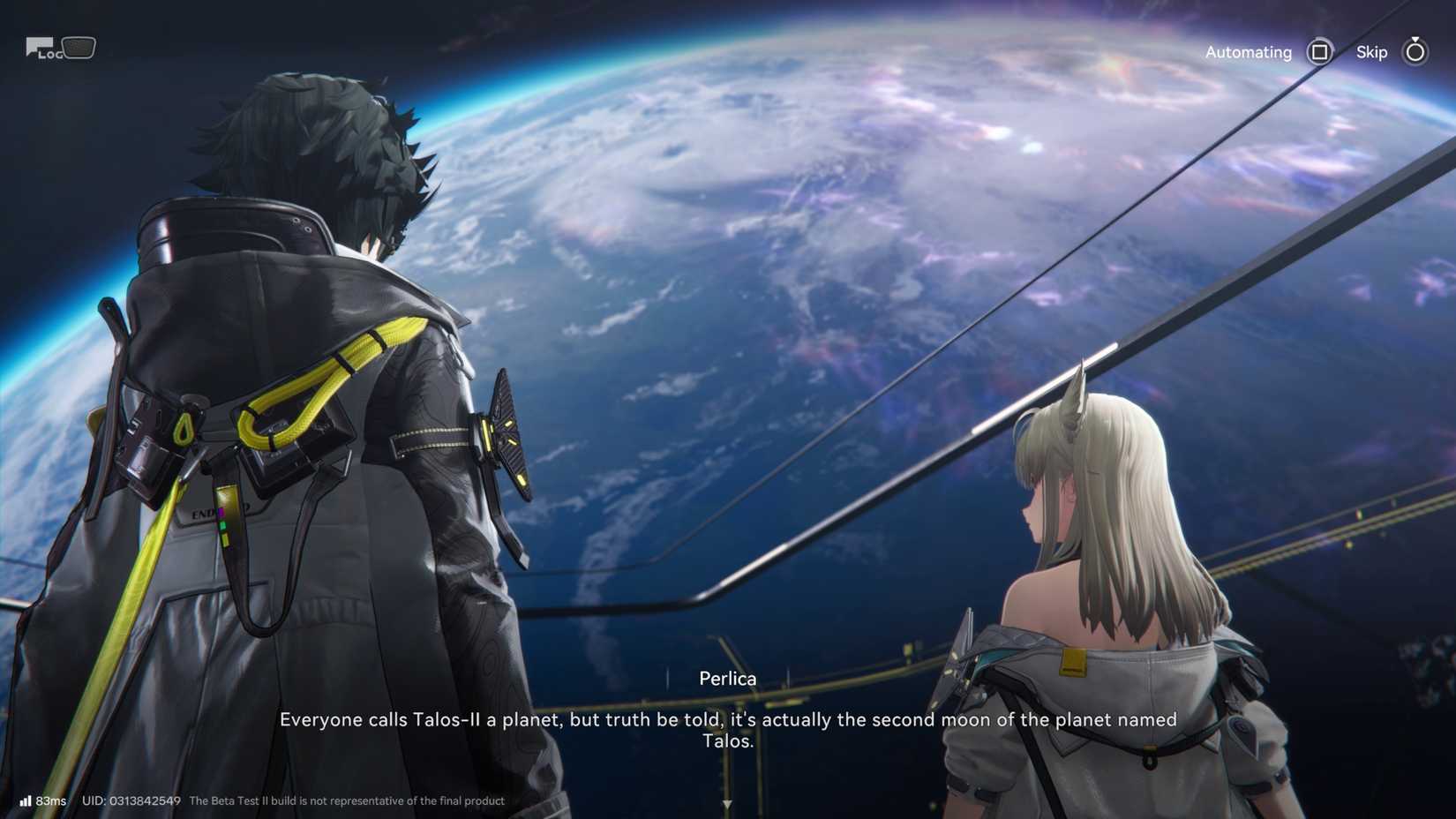
Task: Expand the dialogue with the bottom arrow
Action: click(727, 803)
